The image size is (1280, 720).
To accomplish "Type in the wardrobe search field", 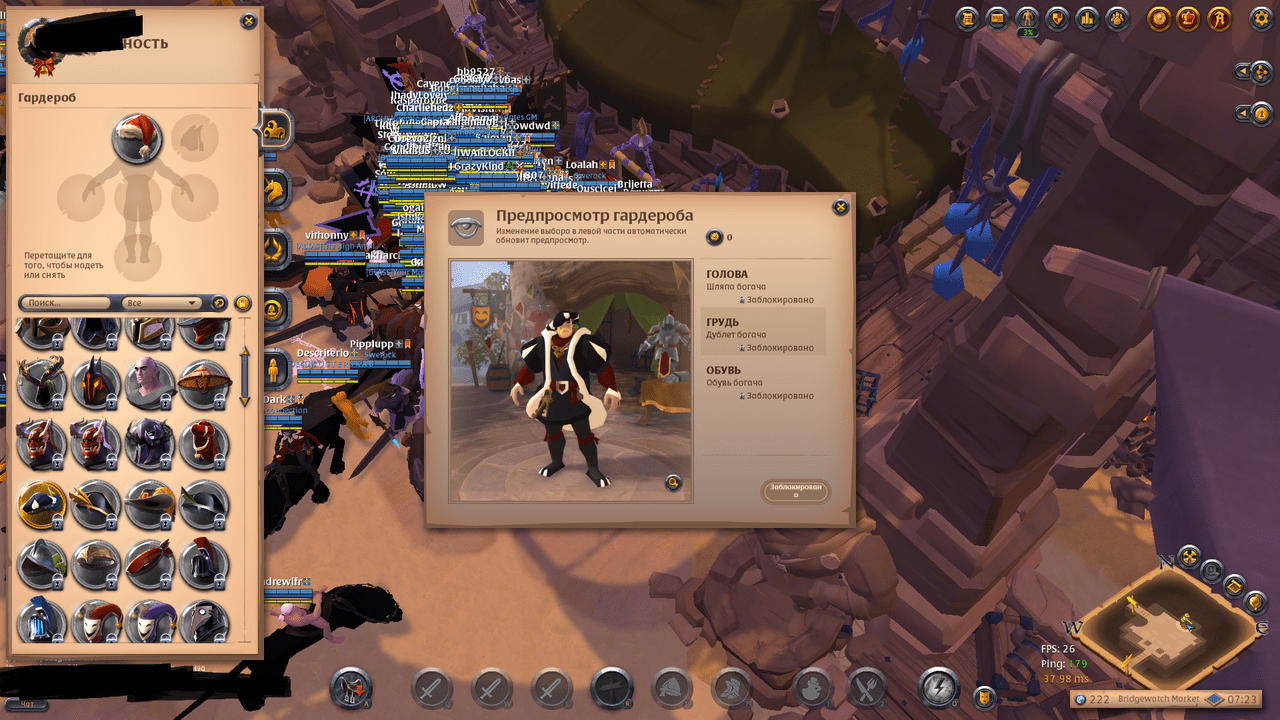I will [65, 302].
